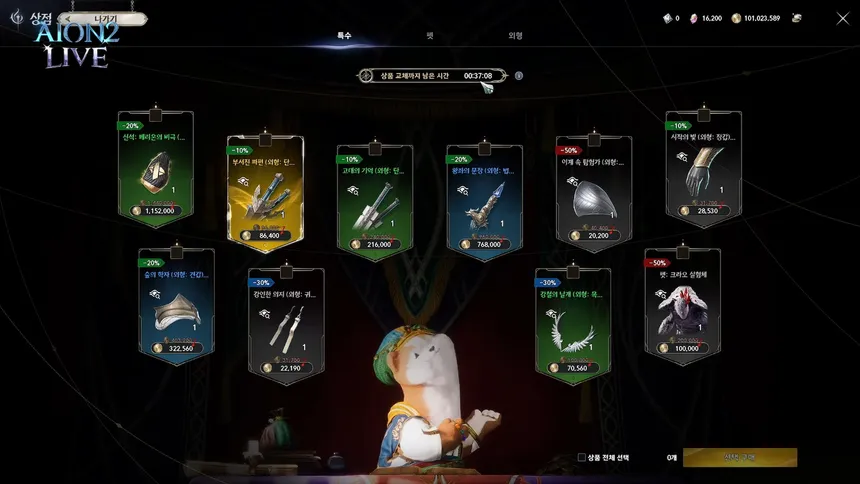Switch to the 특수 shop tab
The image size is (860, 484).
[x=344, y=35]
